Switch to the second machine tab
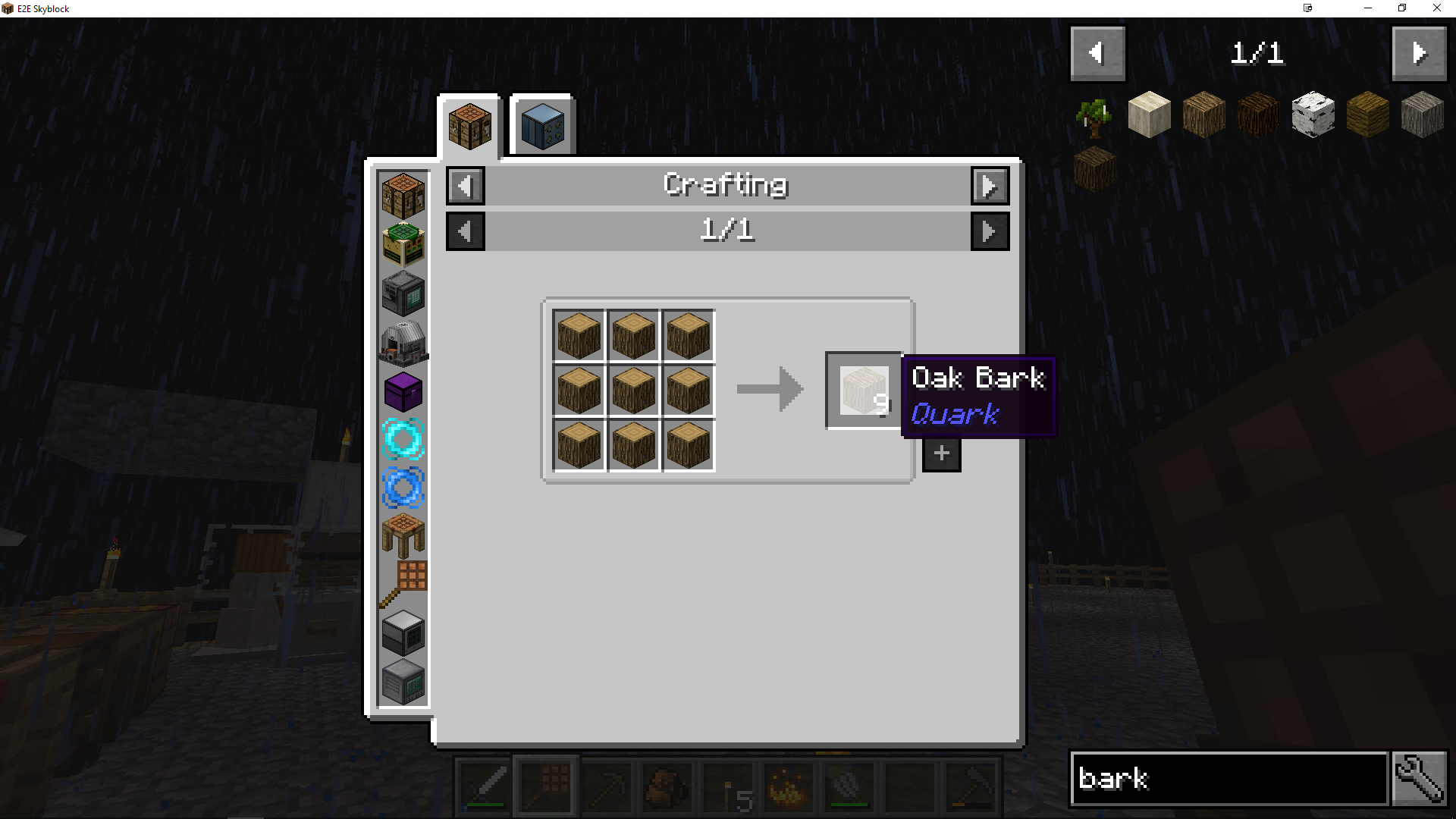1456x819 pixels. [541, 125]
